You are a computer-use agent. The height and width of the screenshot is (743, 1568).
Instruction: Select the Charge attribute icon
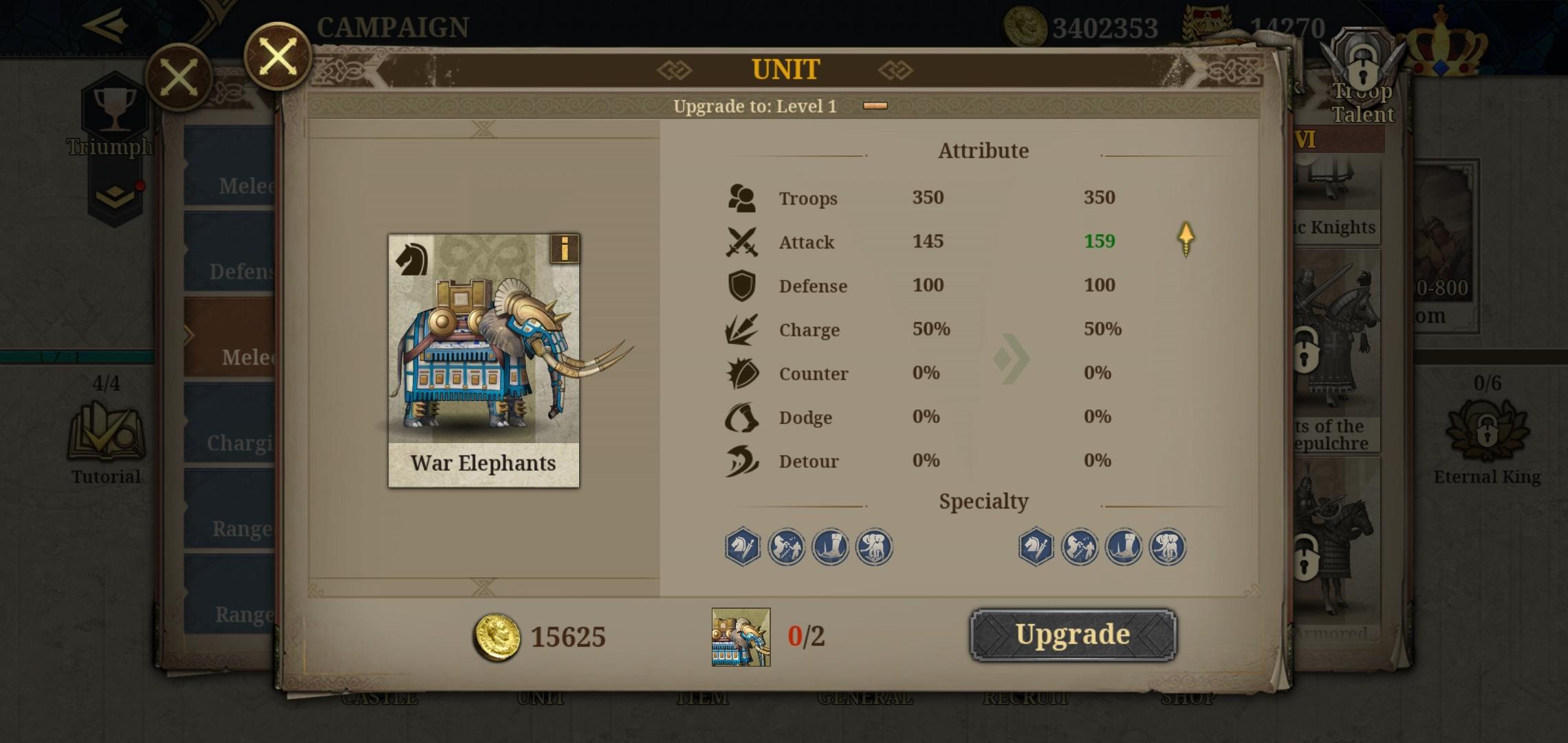point(741,330)
